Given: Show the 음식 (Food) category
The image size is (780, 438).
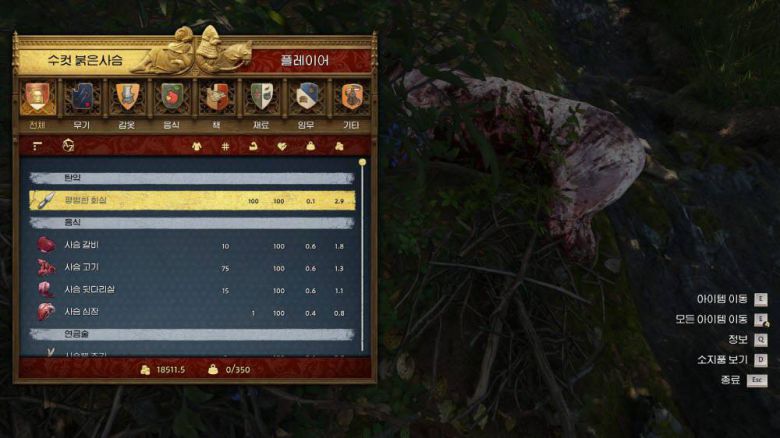Looking at the screenshot, I should pos(171,98).
